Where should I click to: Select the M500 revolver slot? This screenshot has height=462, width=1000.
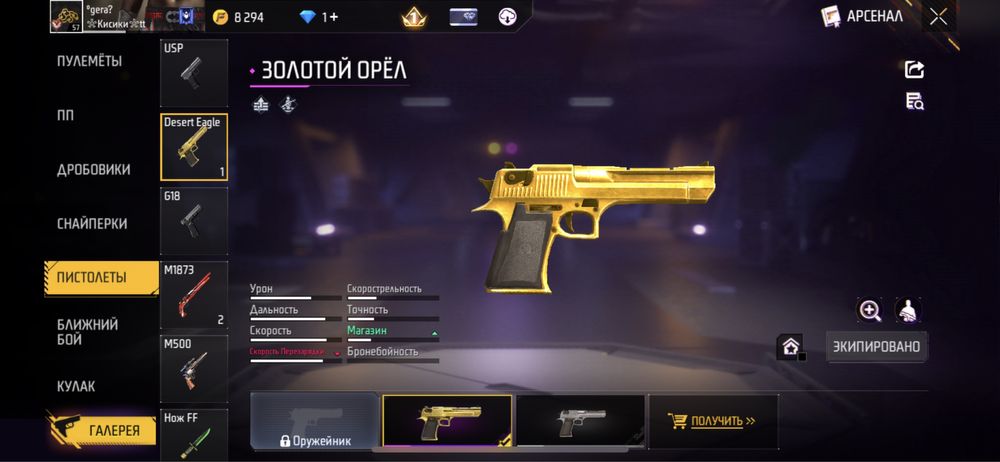pyautogui.click(x=193, y=368)
